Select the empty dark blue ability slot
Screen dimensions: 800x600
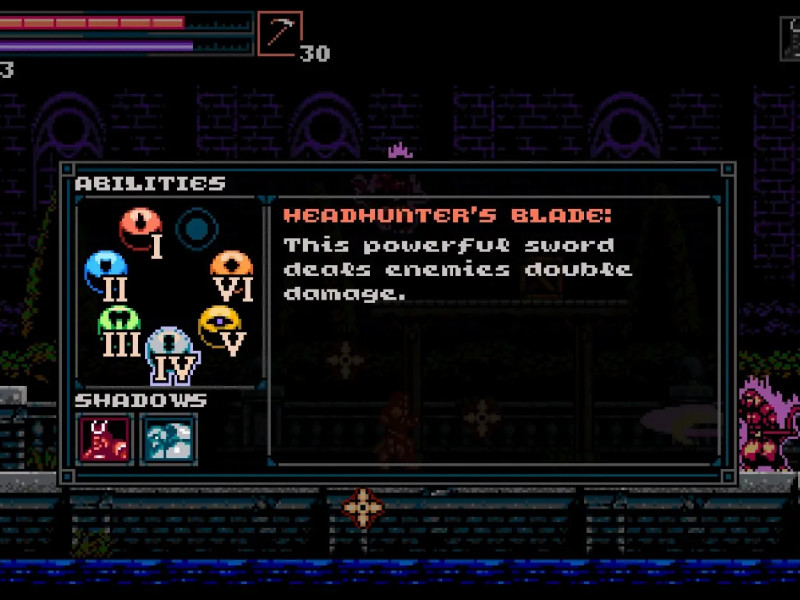point(197,228)
